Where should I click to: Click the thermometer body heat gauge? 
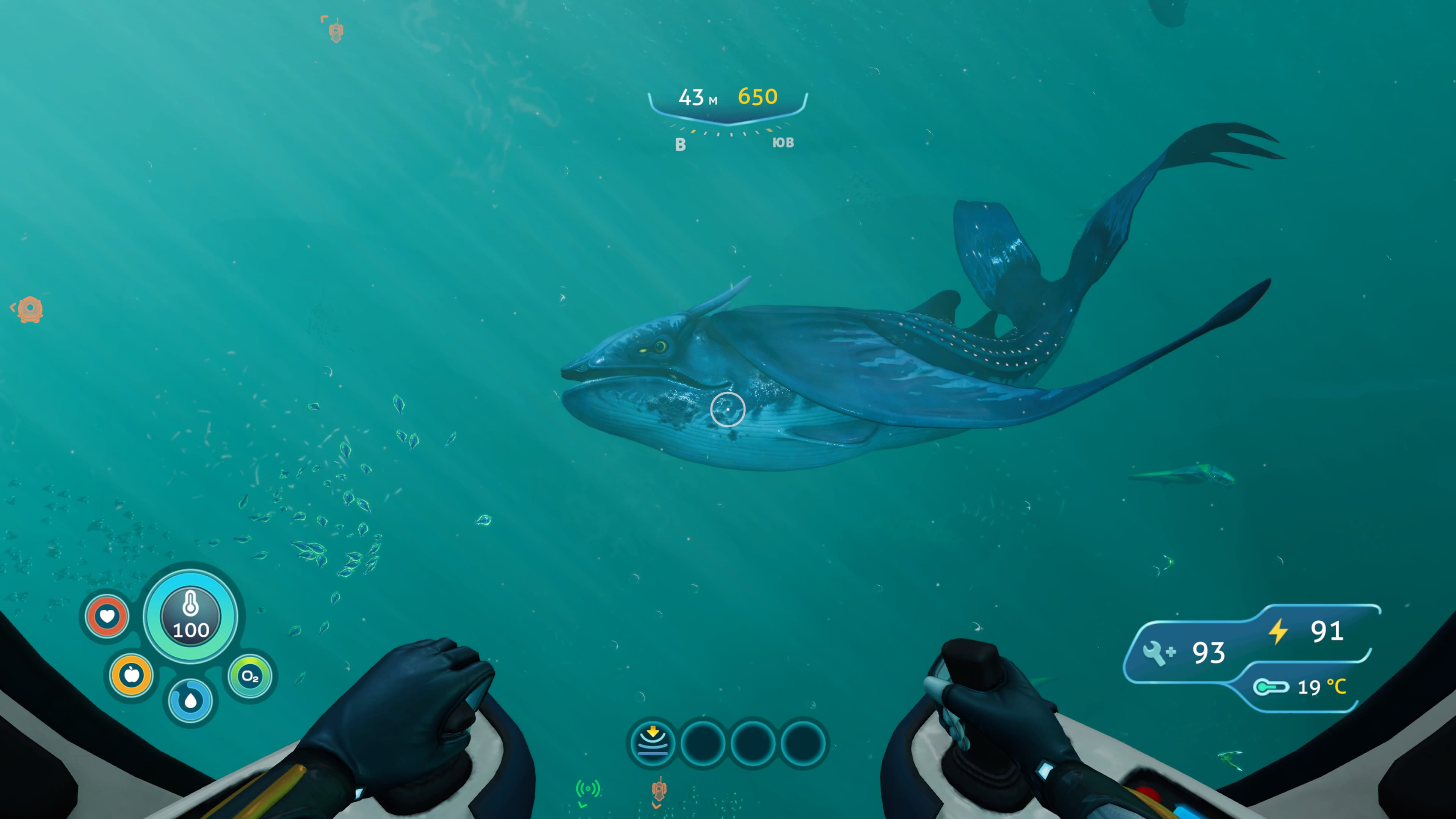[190, 616]
